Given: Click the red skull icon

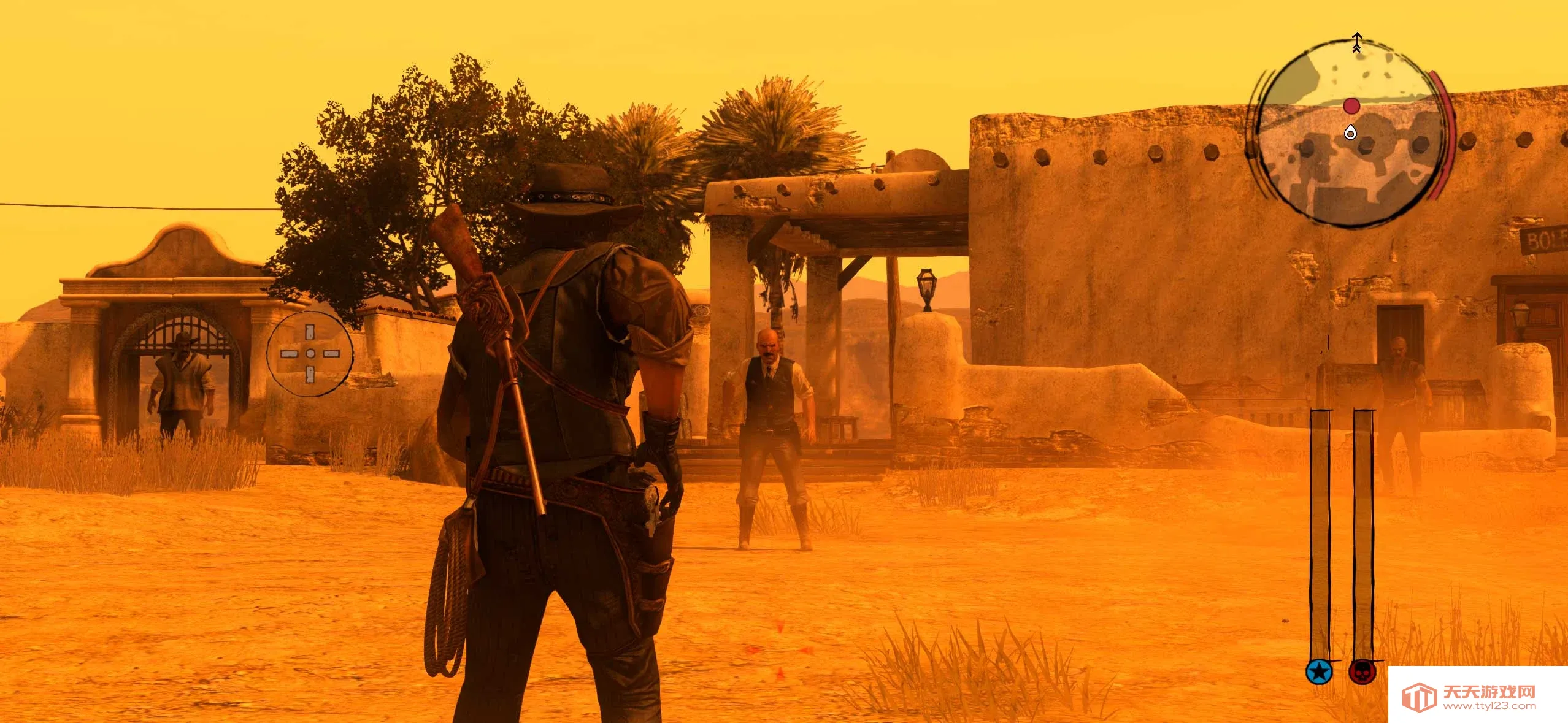Looking at the screenshot, I should coord(1362,672).
